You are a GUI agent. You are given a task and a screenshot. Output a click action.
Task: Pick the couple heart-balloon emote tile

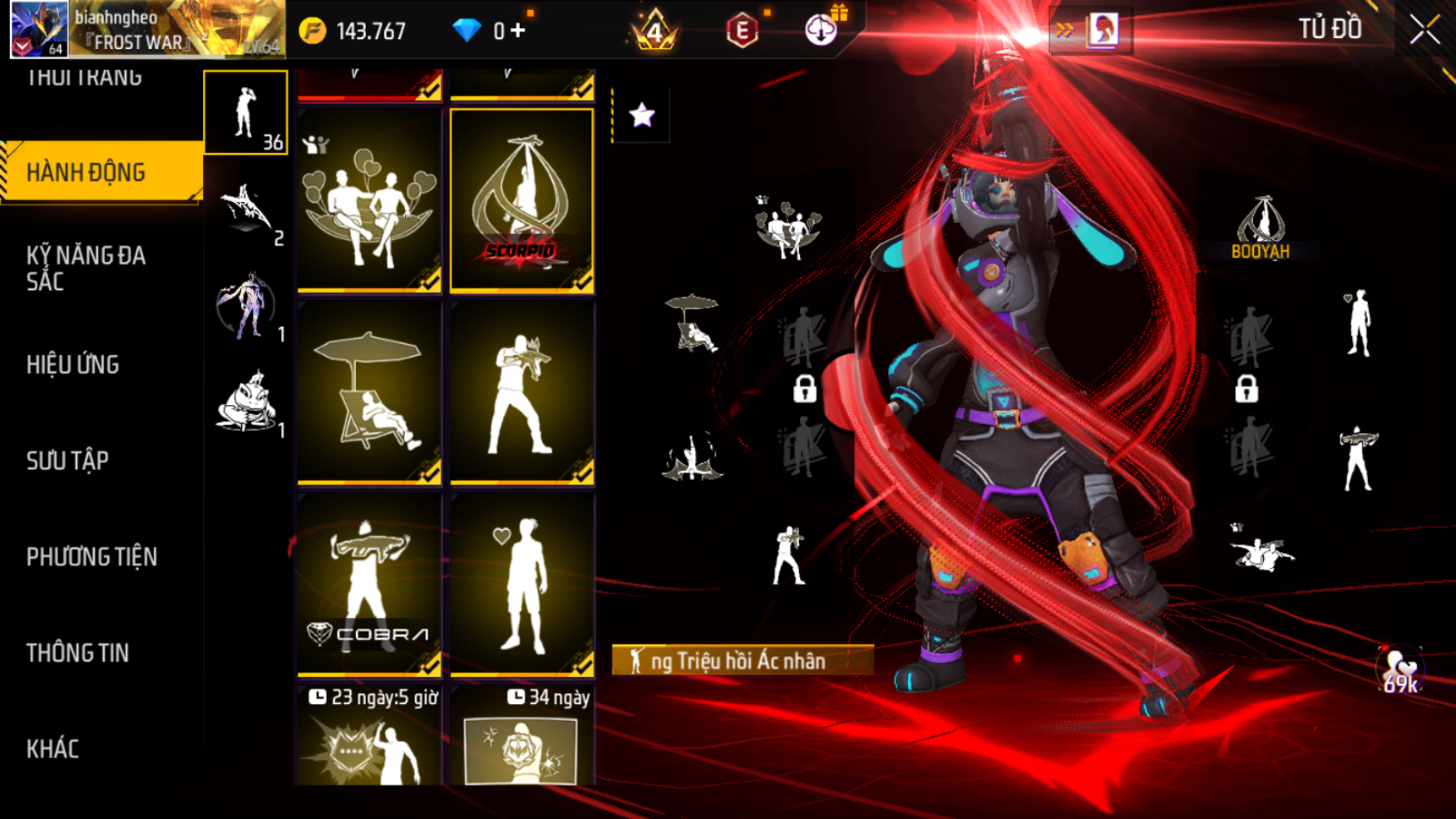point(369,200)
